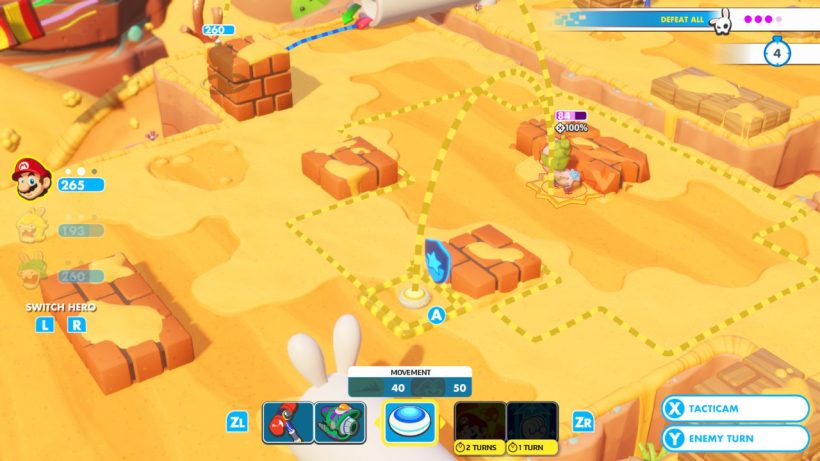Pick the ability on 2 turns cooldown

[480, 422]
